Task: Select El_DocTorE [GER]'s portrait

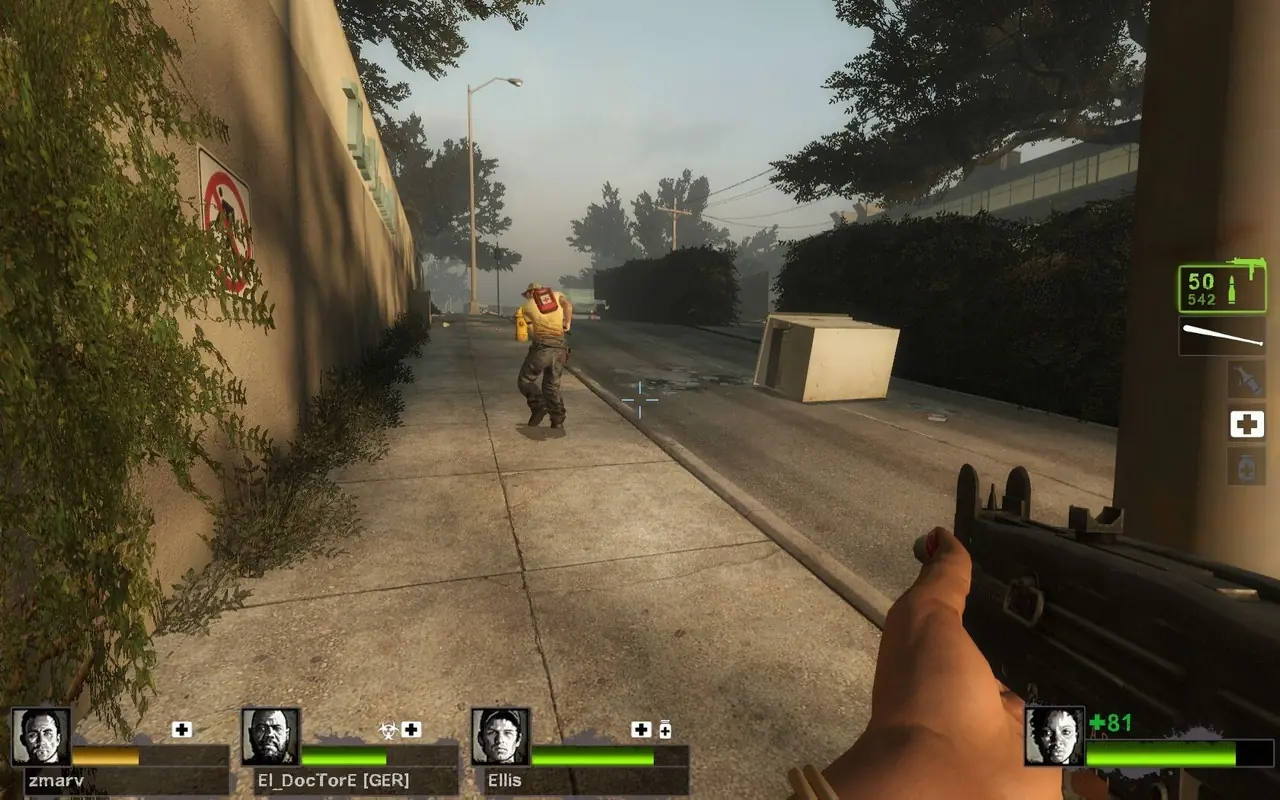Action: 271,737
